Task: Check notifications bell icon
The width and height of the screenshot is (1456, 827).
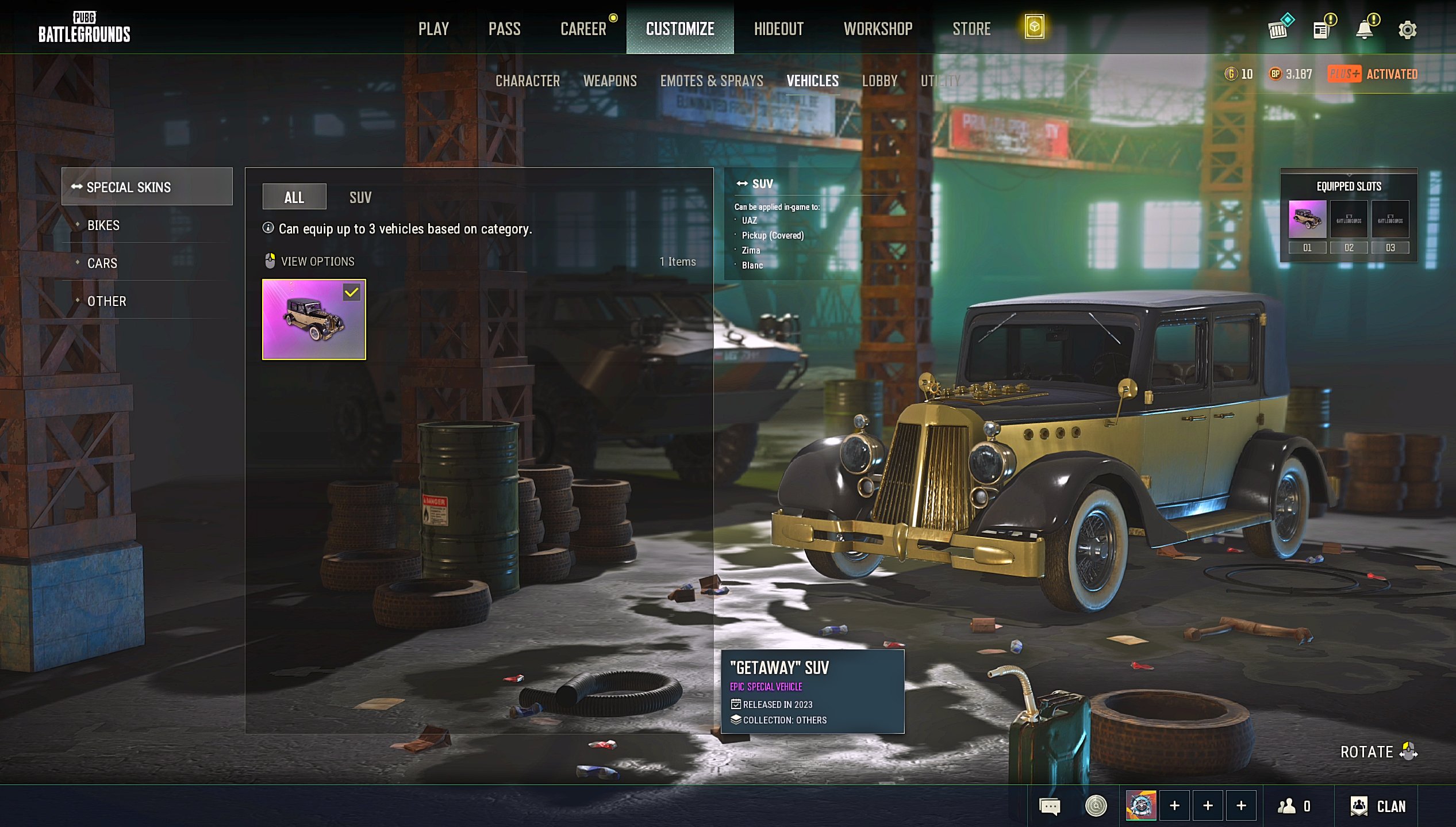Action: pyautogui.click(x=1365, y=30)
